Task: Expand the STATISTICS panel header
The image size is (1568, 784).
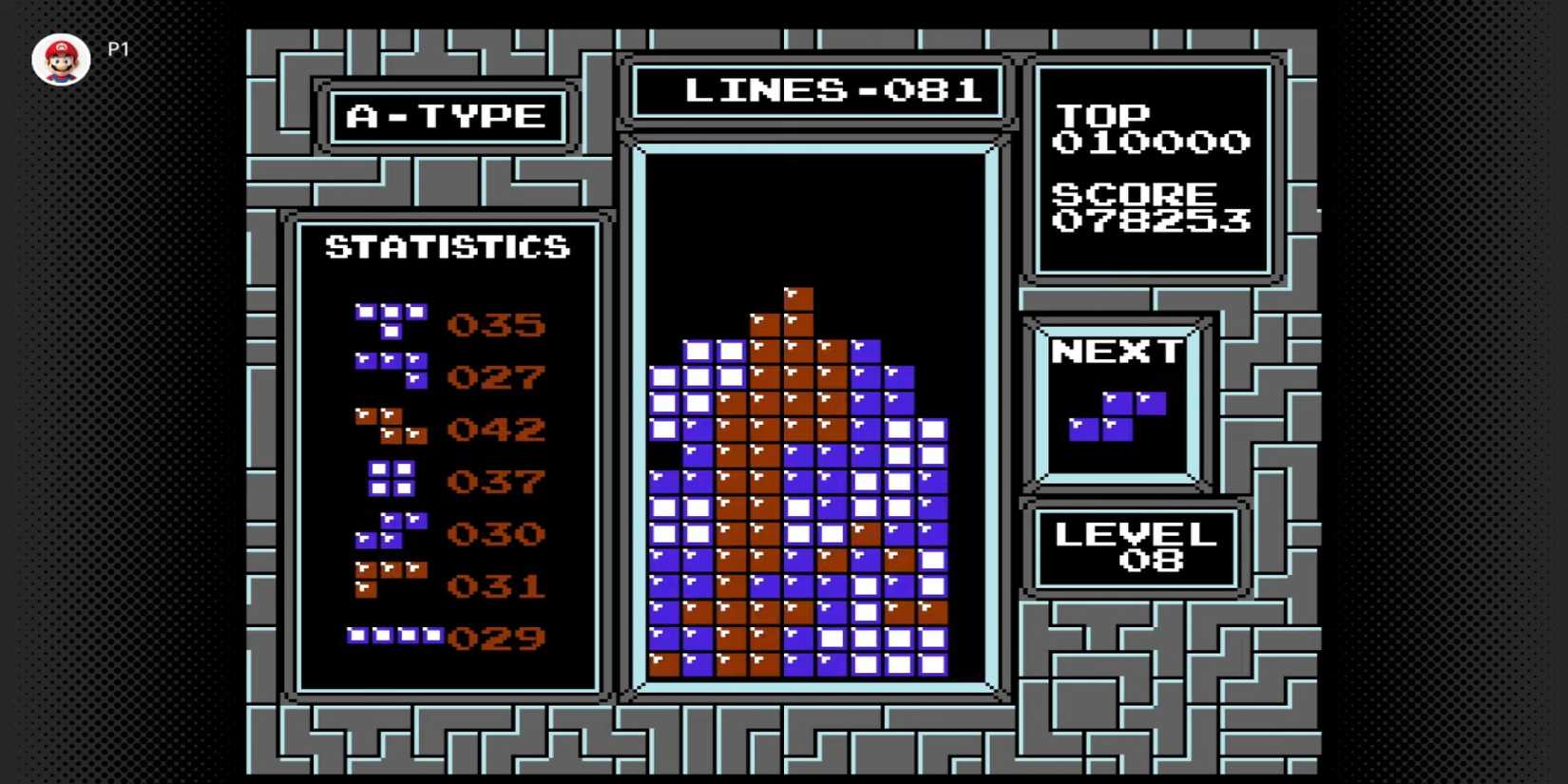Action: pos(447,246)
